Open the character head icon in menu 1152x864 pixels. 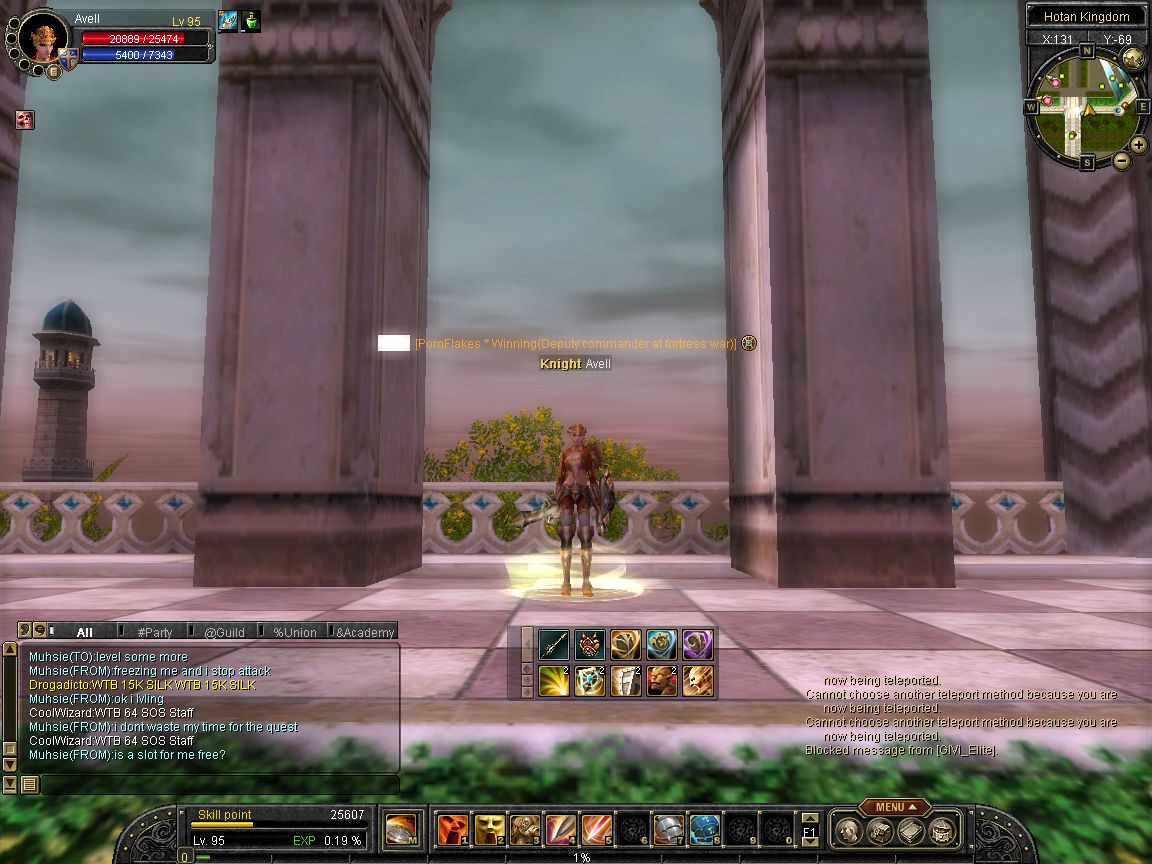[x=849, y=830]
